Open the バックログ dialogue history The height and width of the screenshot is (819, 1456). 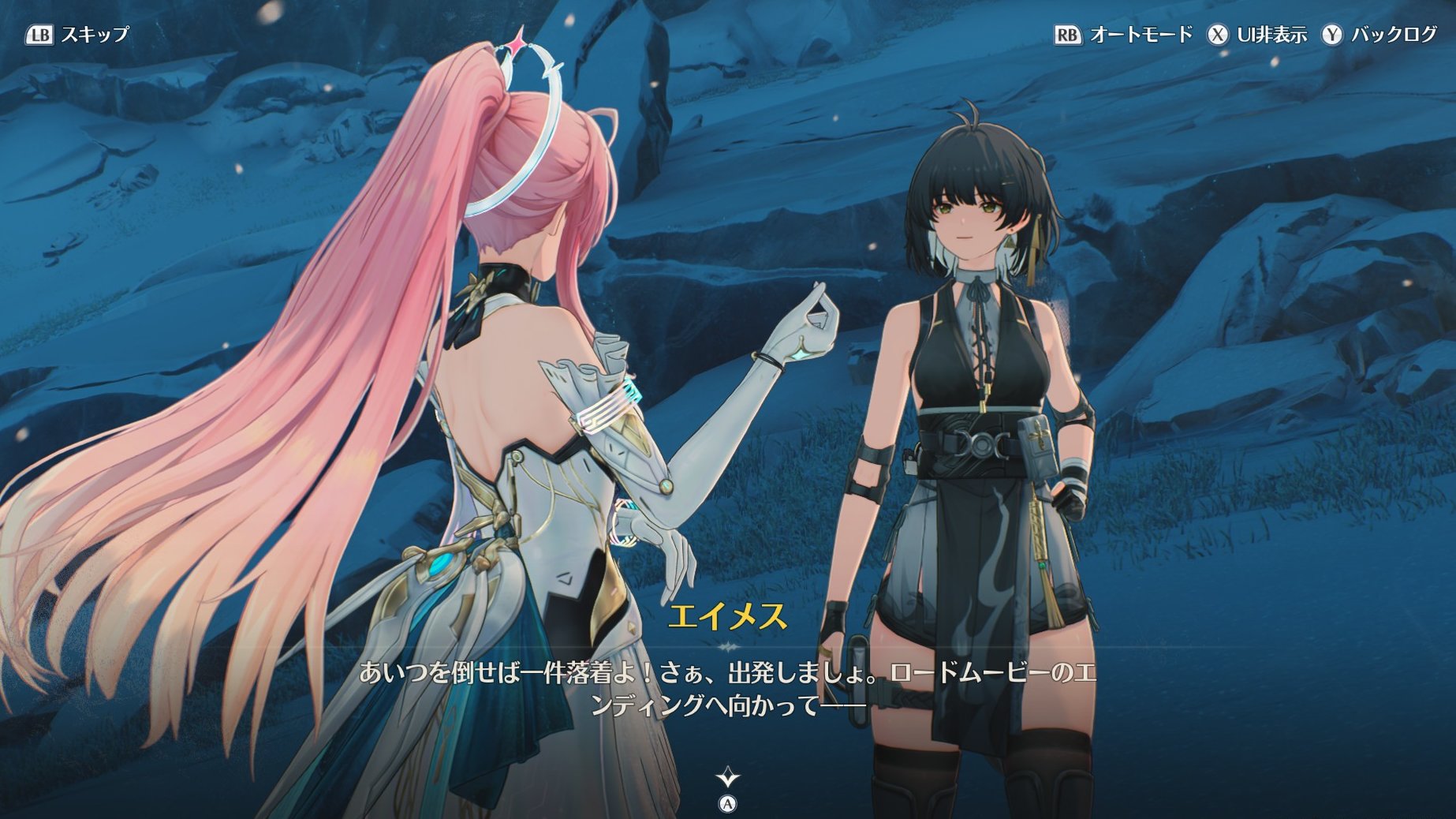1380,35
